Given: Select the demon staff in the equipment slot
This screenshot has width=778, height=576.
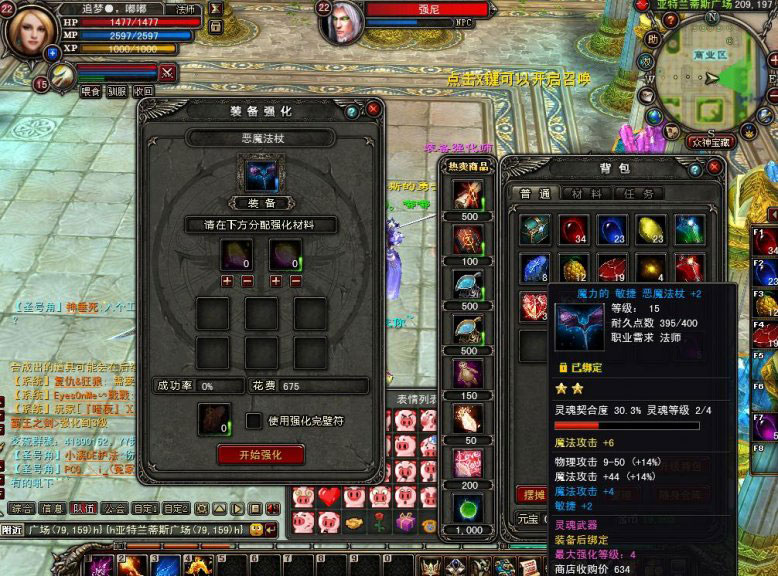Looking at the screenshot, I should 260,175.
